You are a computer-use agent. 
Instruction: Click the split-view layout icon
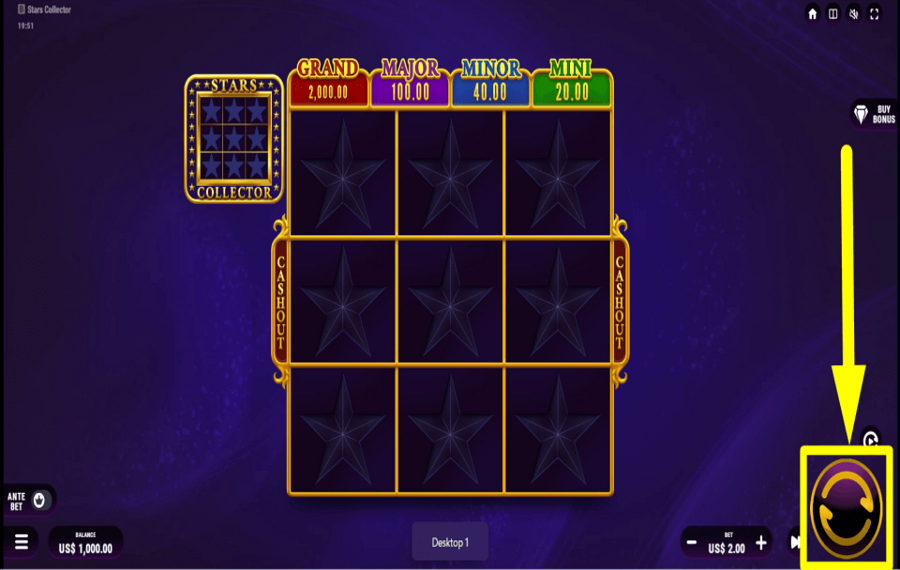click(x=833, y=14)
